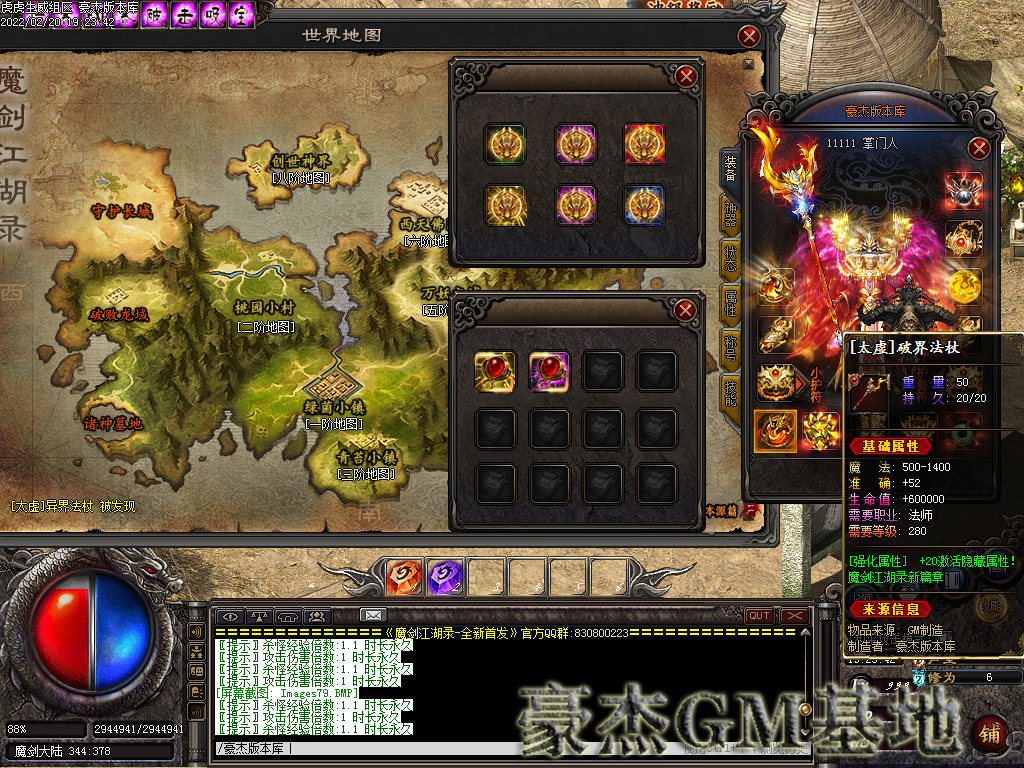The height and width of the screenshot is (768, 1024).
Task: Open the 状态 status tab
Action: [x=731, y=262]
